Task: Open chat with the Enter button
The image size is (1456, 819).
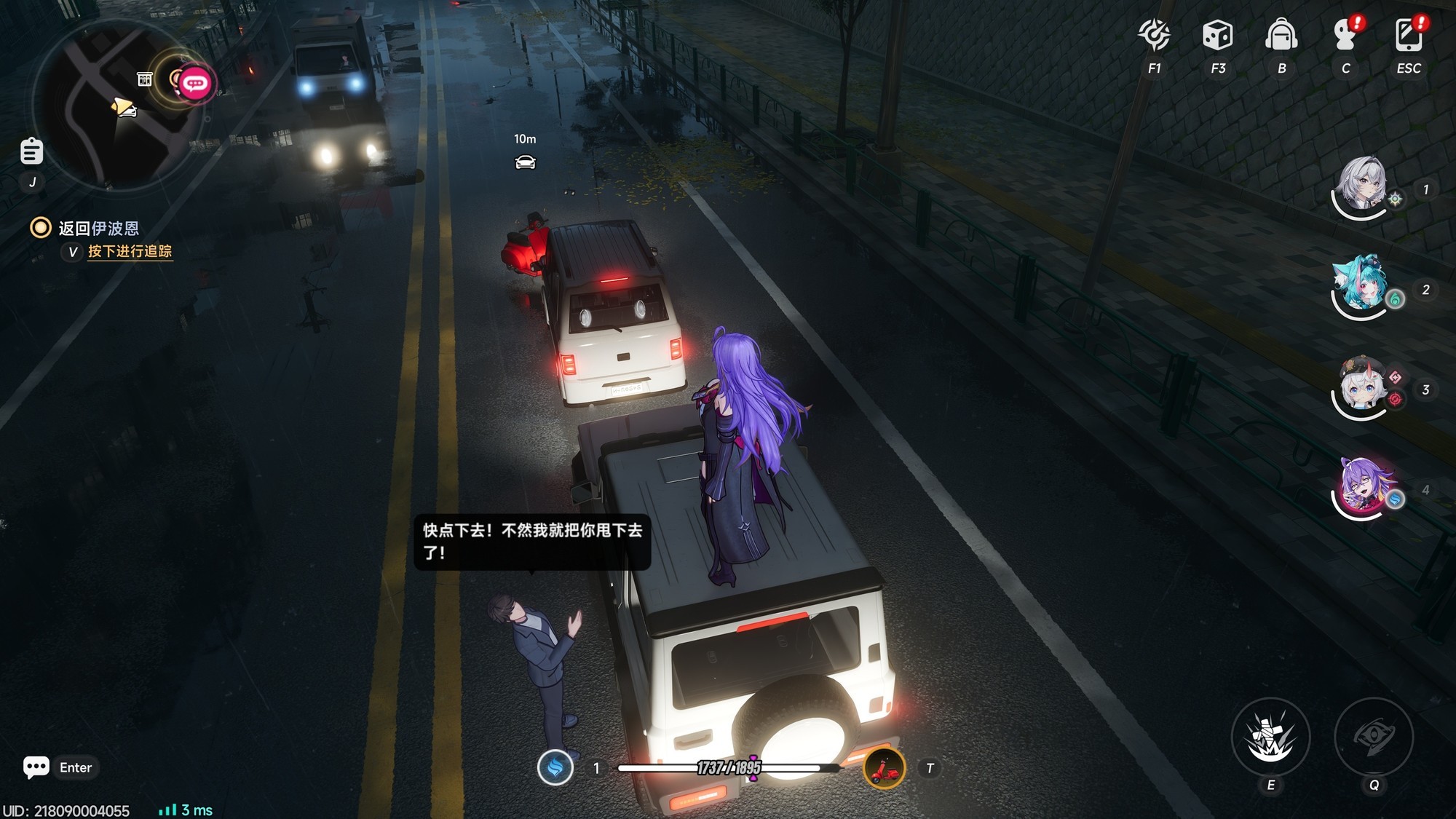Action: pyautogui.click(x=60, y=767)
